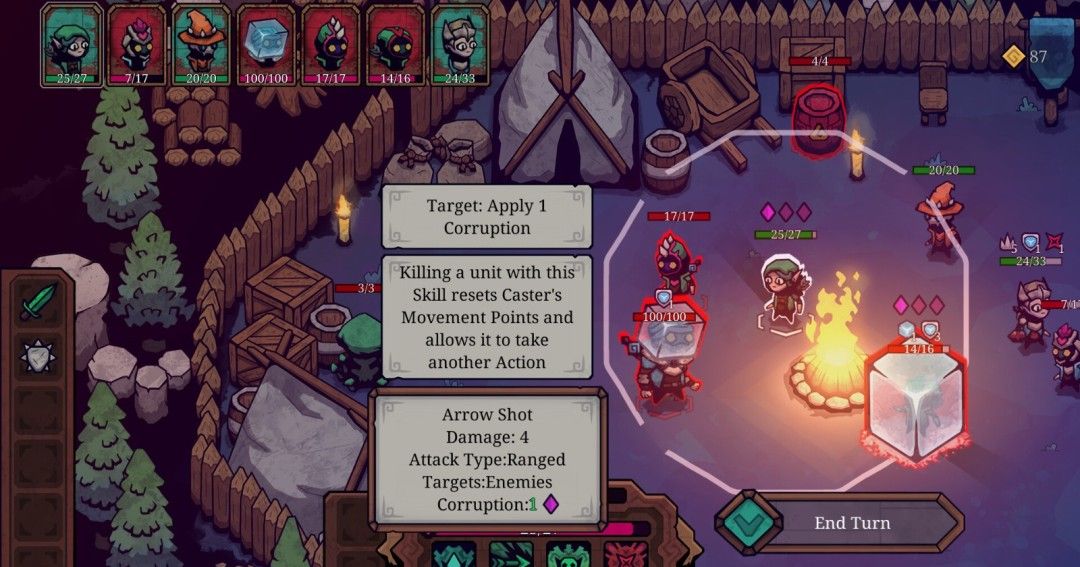1080x567 pixels.
Task: Select the green sword item slot
Action: coord(38,301)
